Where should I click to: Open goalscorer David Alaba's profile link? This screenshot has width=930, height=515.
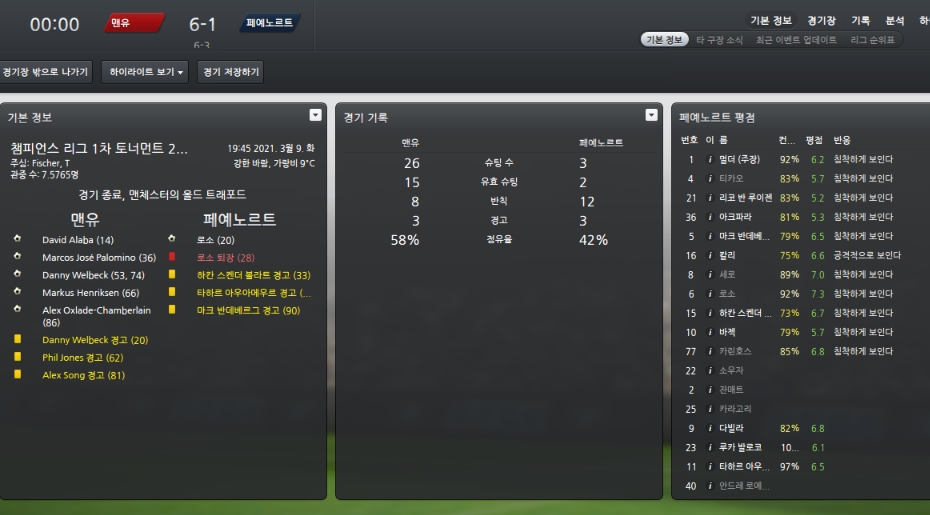pyautogui.click(x=78, y=240)
